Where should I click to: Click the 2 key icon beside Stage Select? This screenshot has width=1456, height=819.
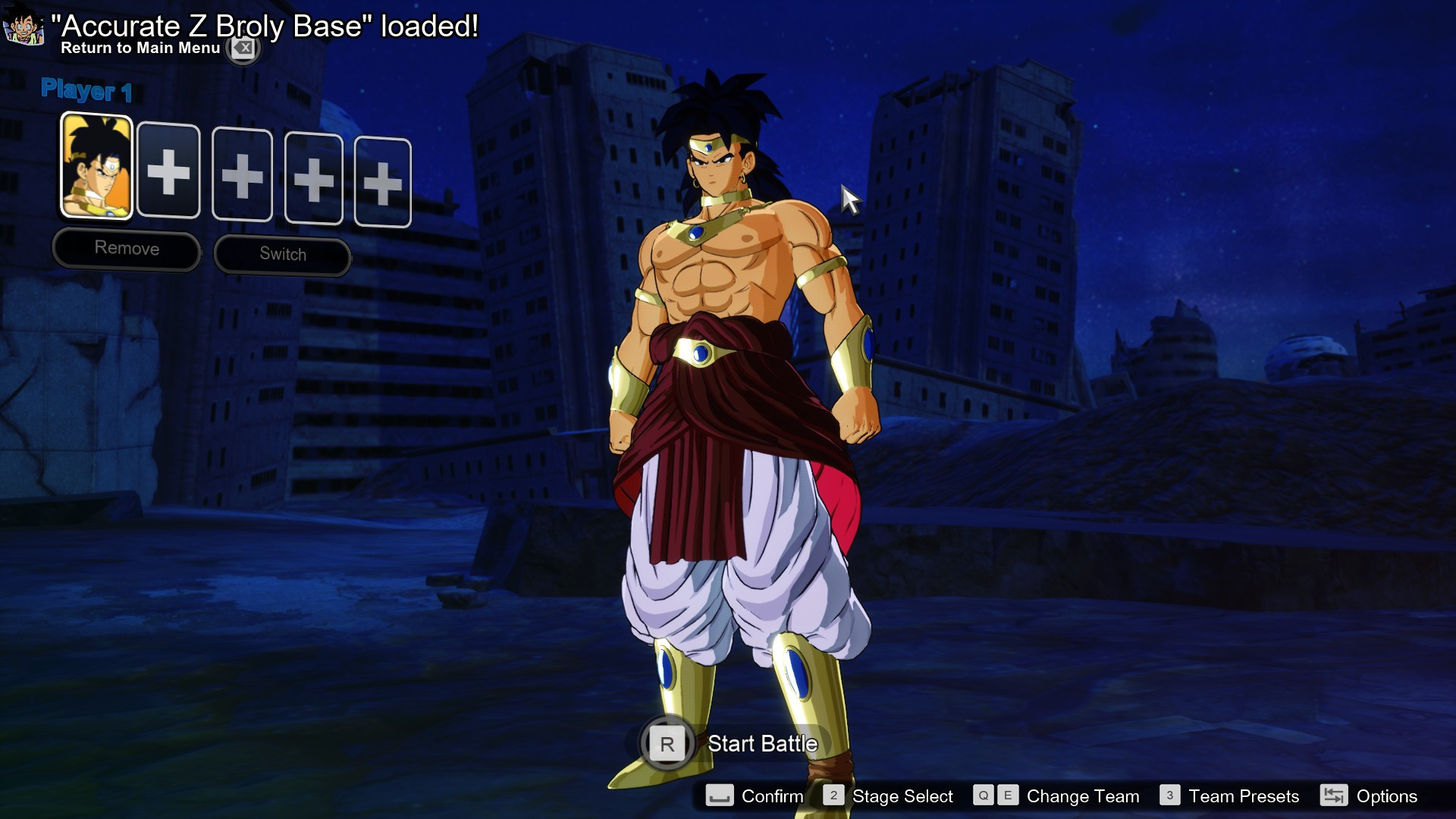pos(834,795)
